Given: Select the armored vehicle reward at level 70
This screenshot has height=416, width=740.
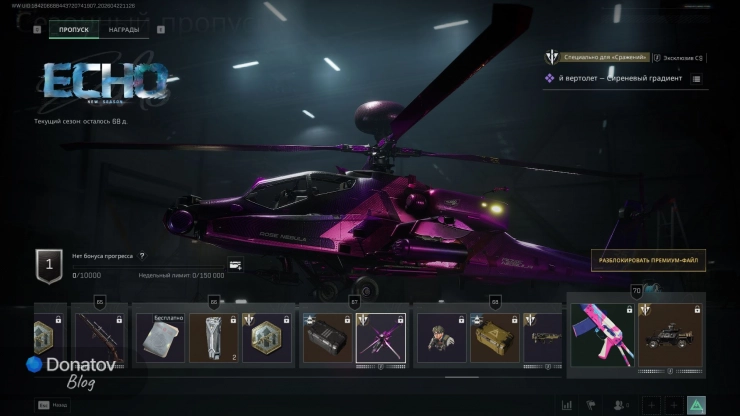Looking at the screenshot, I should coord(666,336).
